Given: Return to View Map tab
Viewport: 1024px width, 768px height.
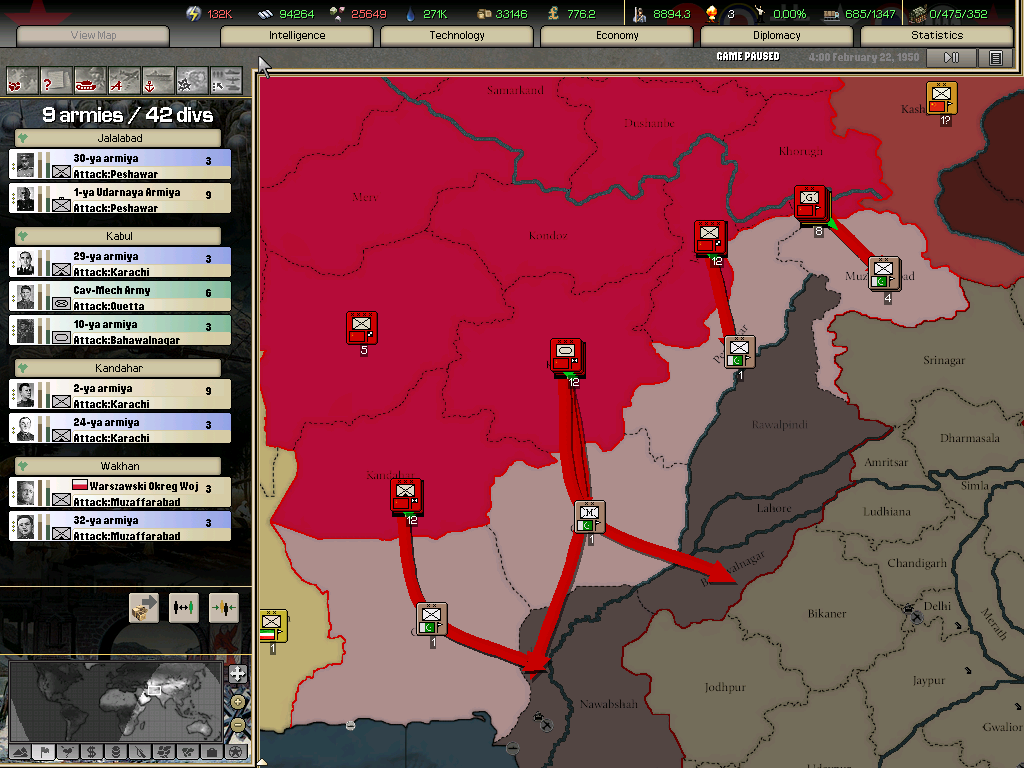Looking at the screenshot, I should (x=94, y=36).
